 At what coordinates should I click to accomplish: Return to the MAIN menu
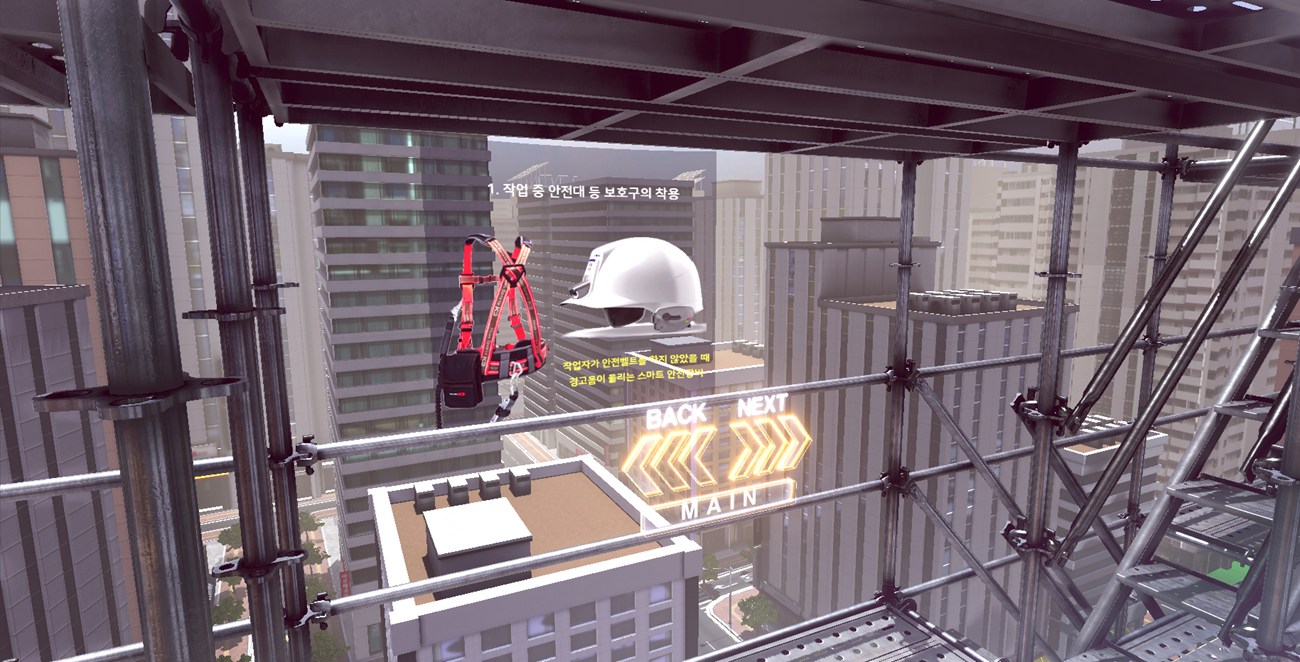coord(720,505)
